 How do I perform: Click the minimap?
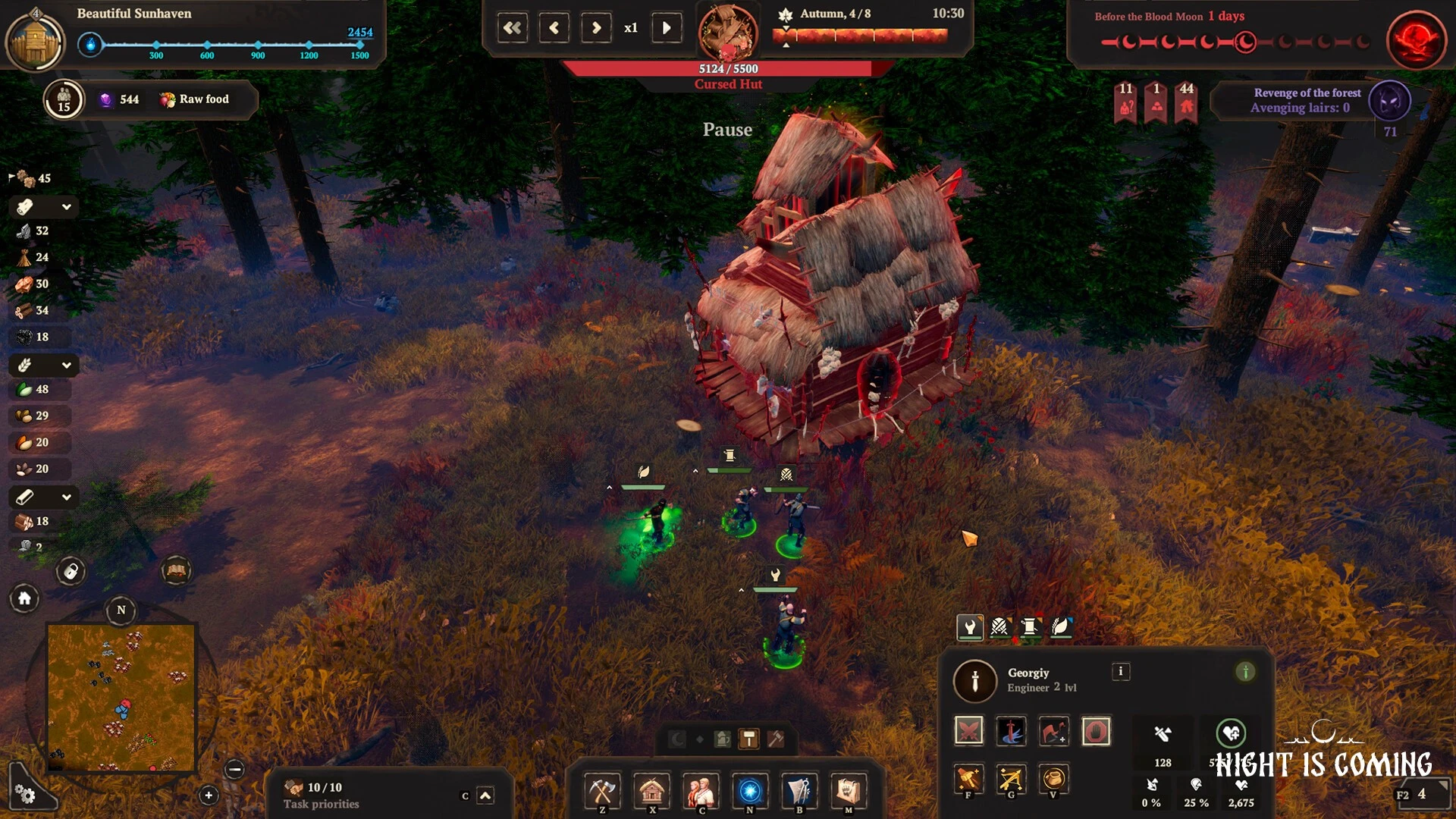coord(121,697)
